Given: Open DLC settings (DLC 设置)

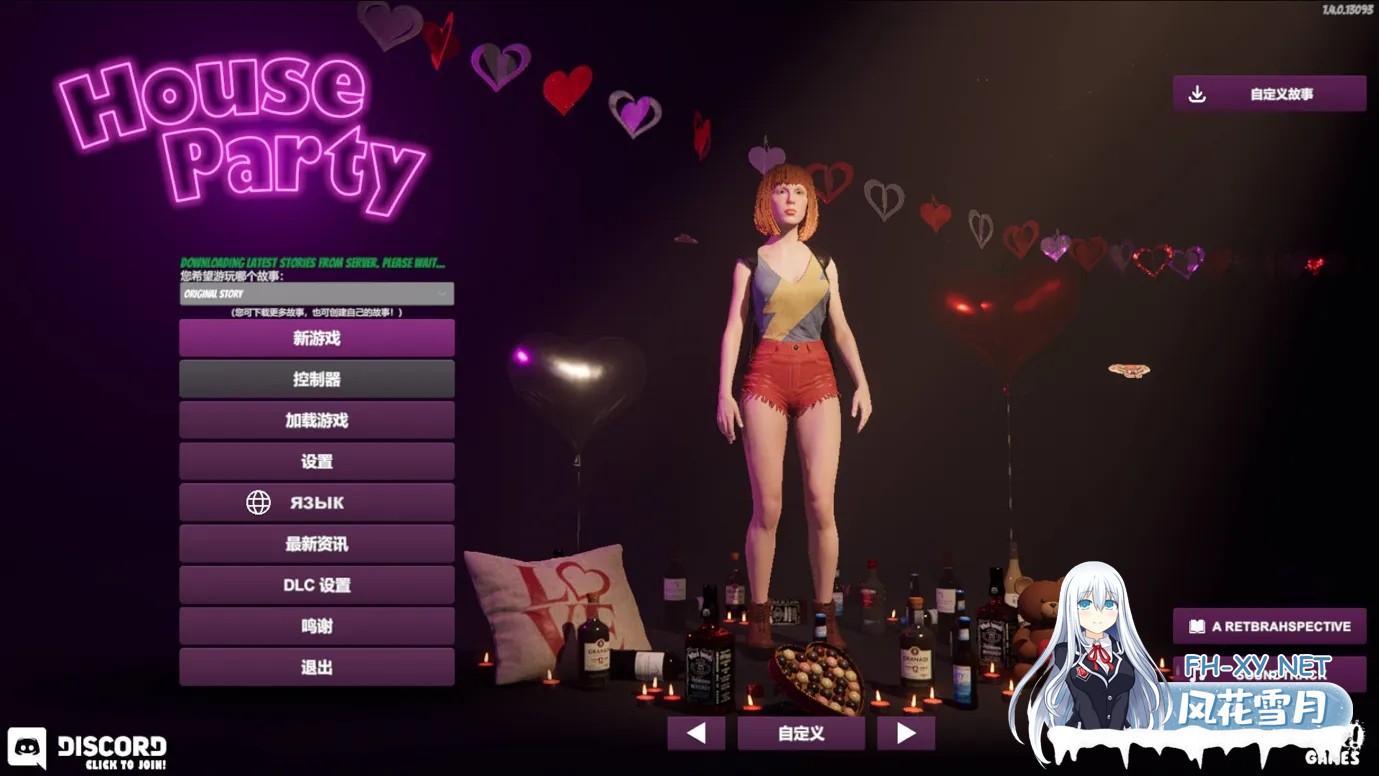Looking at the screenshot, I should pyautogui.click(x=316, y=585).
